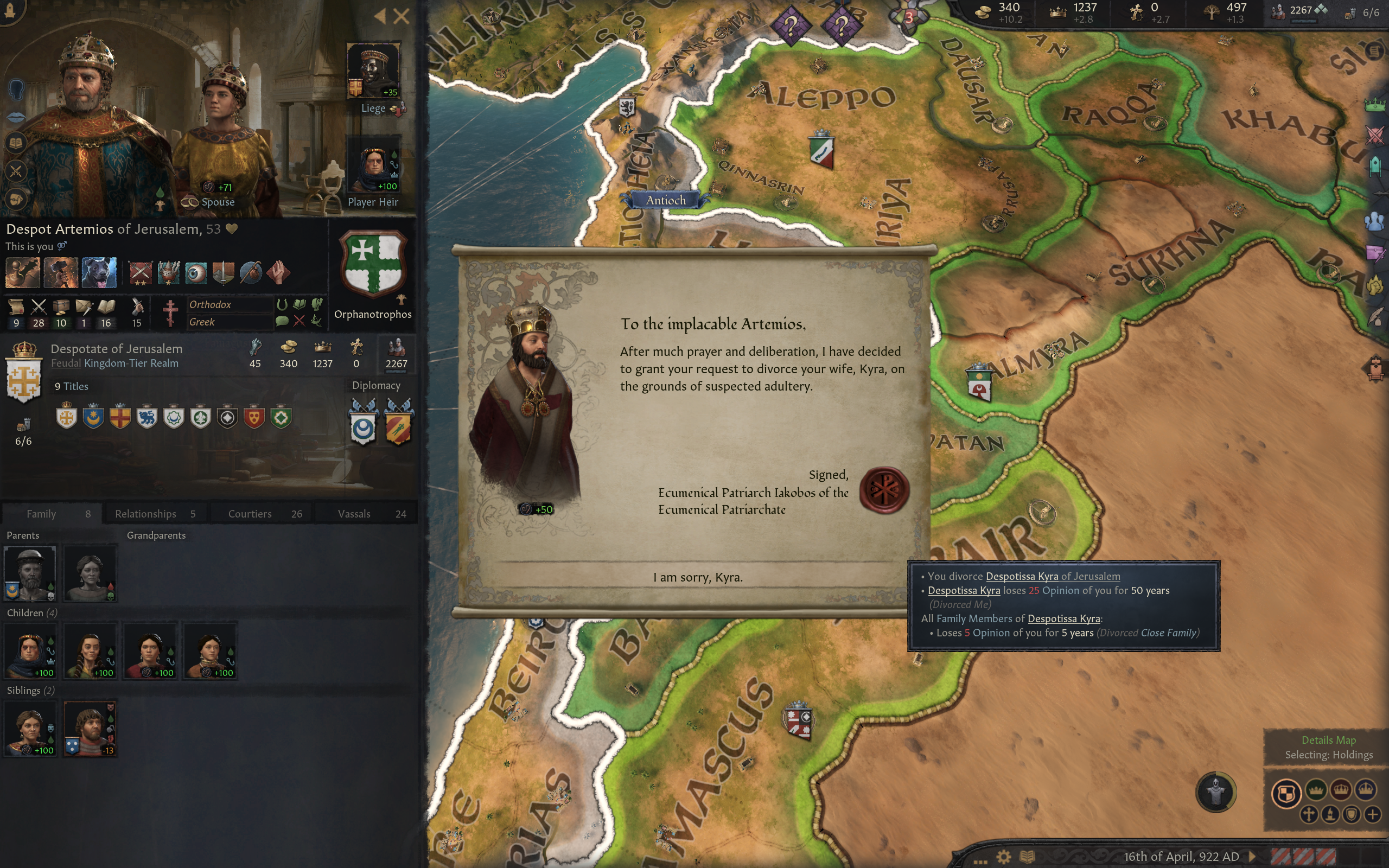This screenshot has width=1389, height=868.
Task: Open the Orphanotrophos dynasty coat of arms
Action: coord(373,264)
